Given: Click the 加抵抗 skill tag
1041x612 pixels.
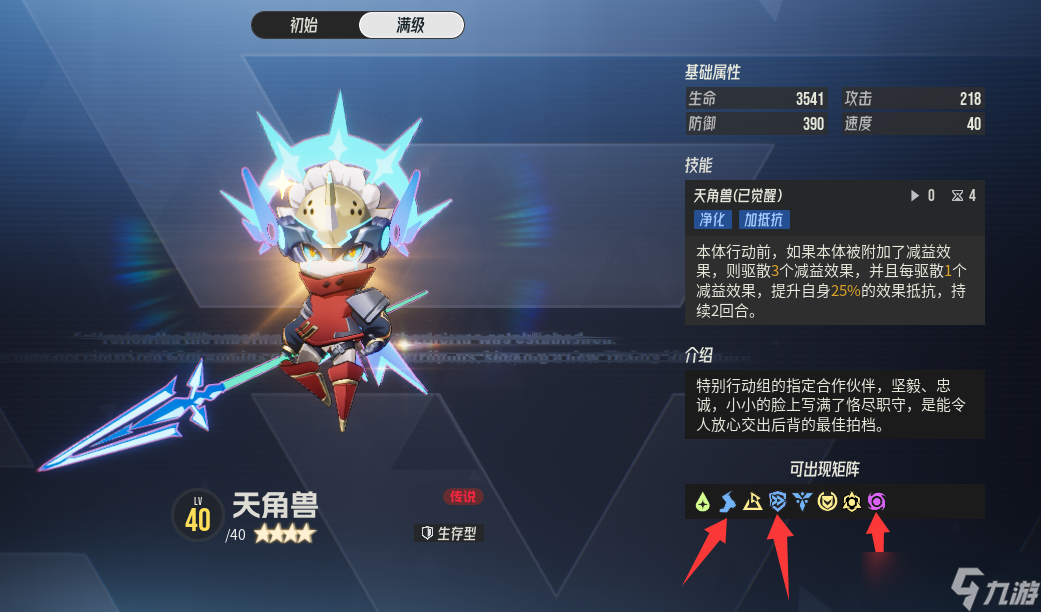Looking at the screenshot, I should [x=765, y=220].
